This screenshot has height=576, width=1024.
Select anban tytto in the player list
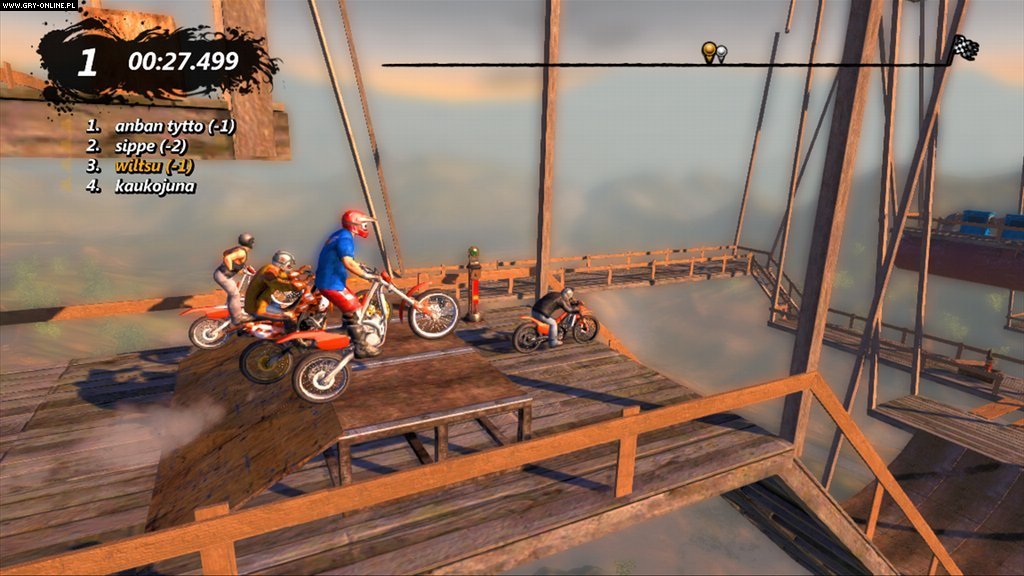coord(160,126)
